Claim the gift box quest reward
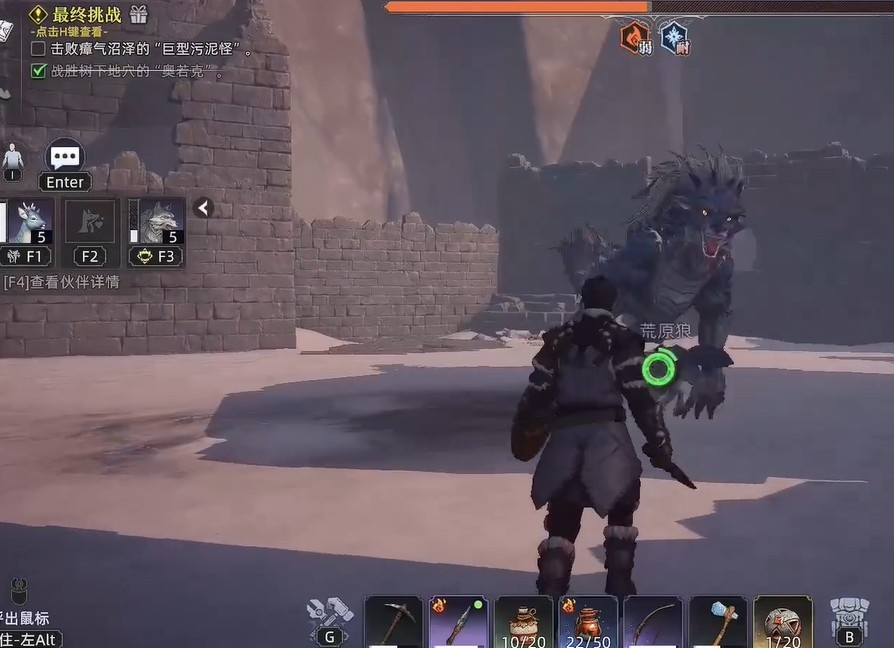The height and width of the screenshot is (648, 894). pos(138,14)
